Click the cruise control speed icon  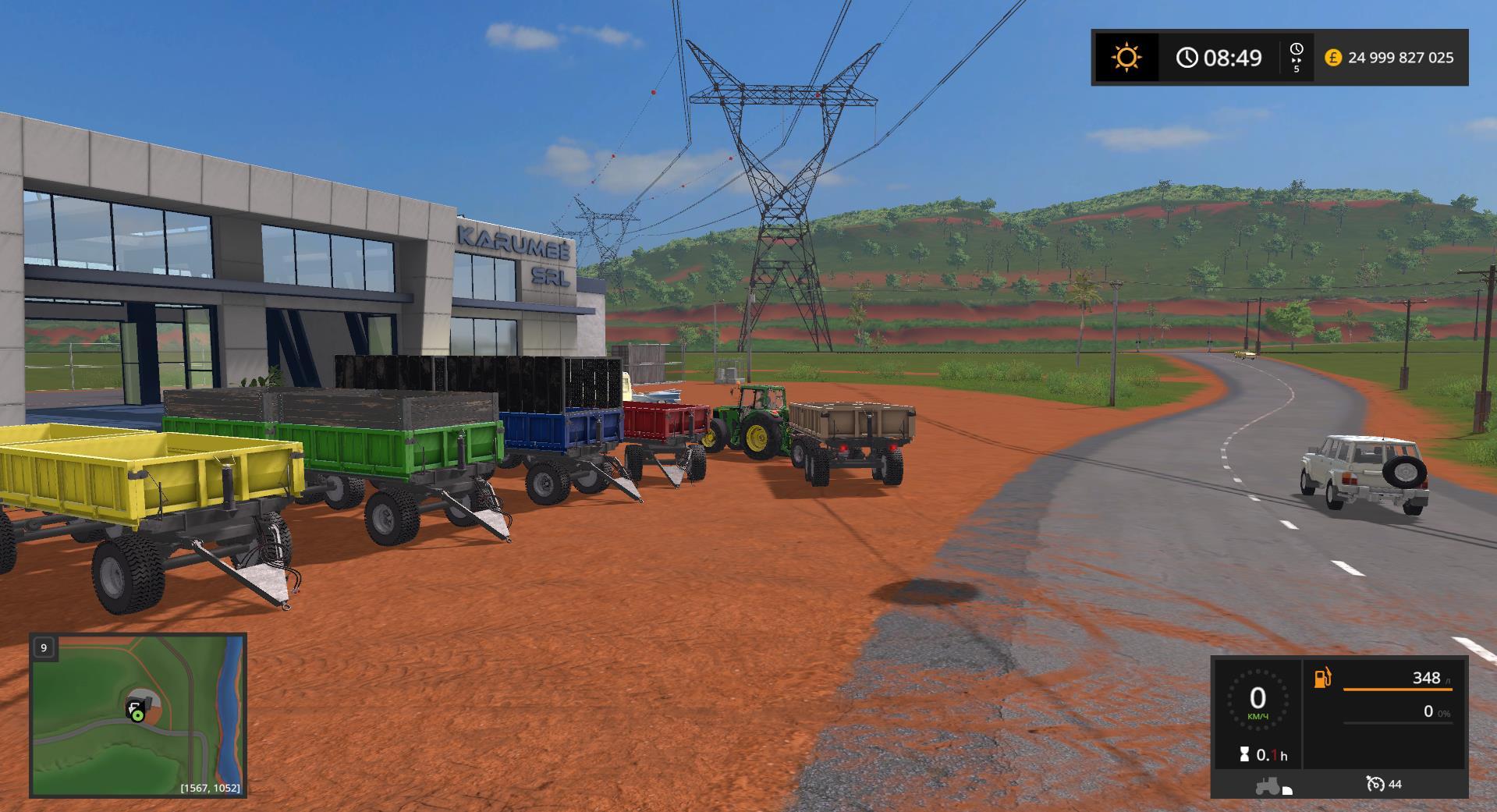point(1375,784)
